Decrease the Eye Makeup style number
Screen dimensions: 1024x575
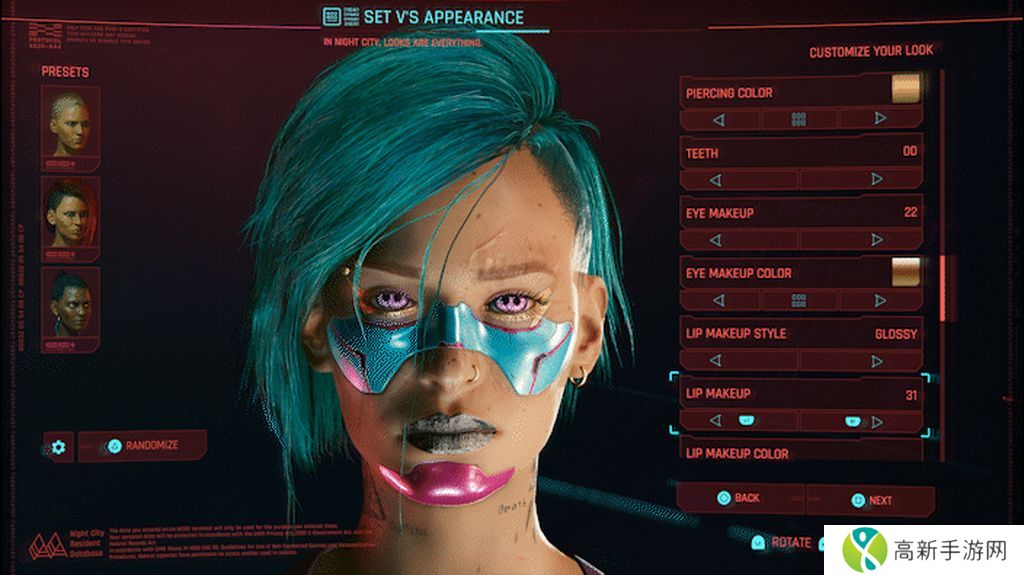[715, 240]
